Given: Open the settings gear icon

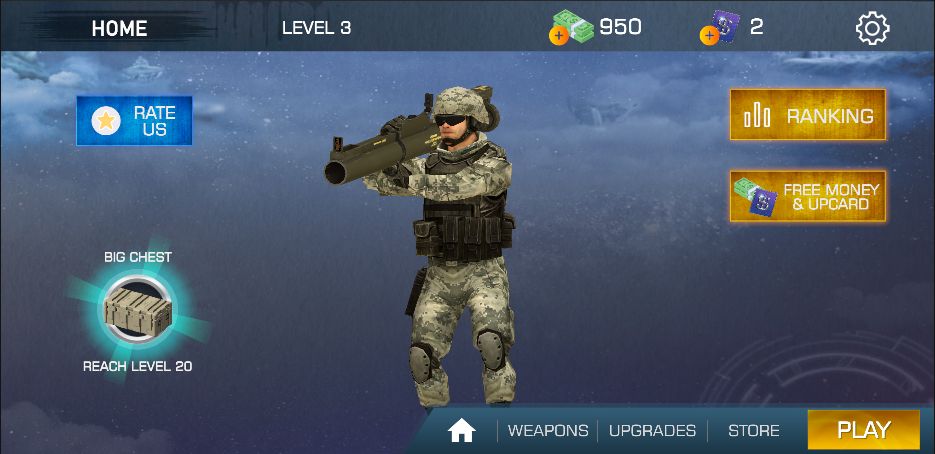Looking at the screenshot, I should [872, 28].
